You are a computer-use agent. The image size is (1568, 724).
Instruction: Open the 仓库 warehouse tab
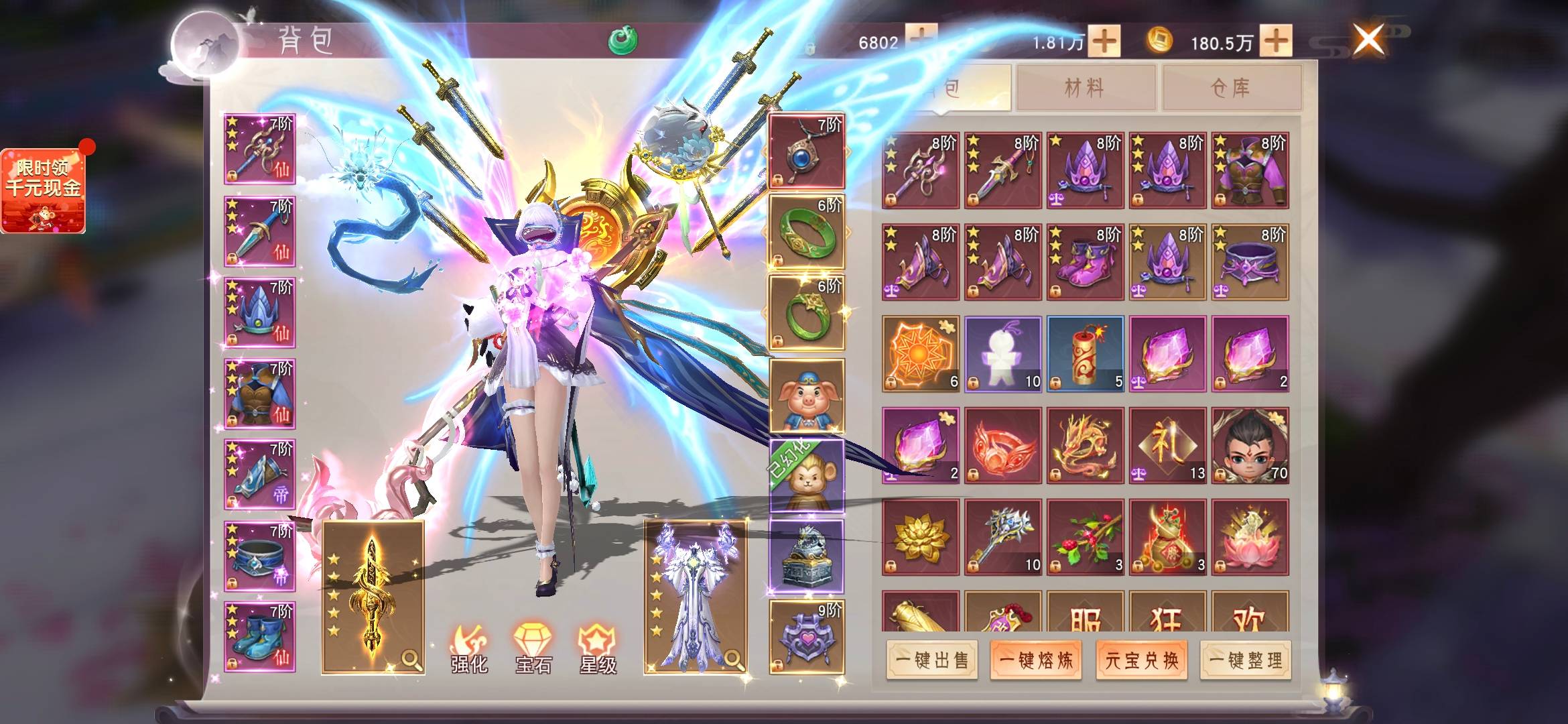(x=1231, y=87)
